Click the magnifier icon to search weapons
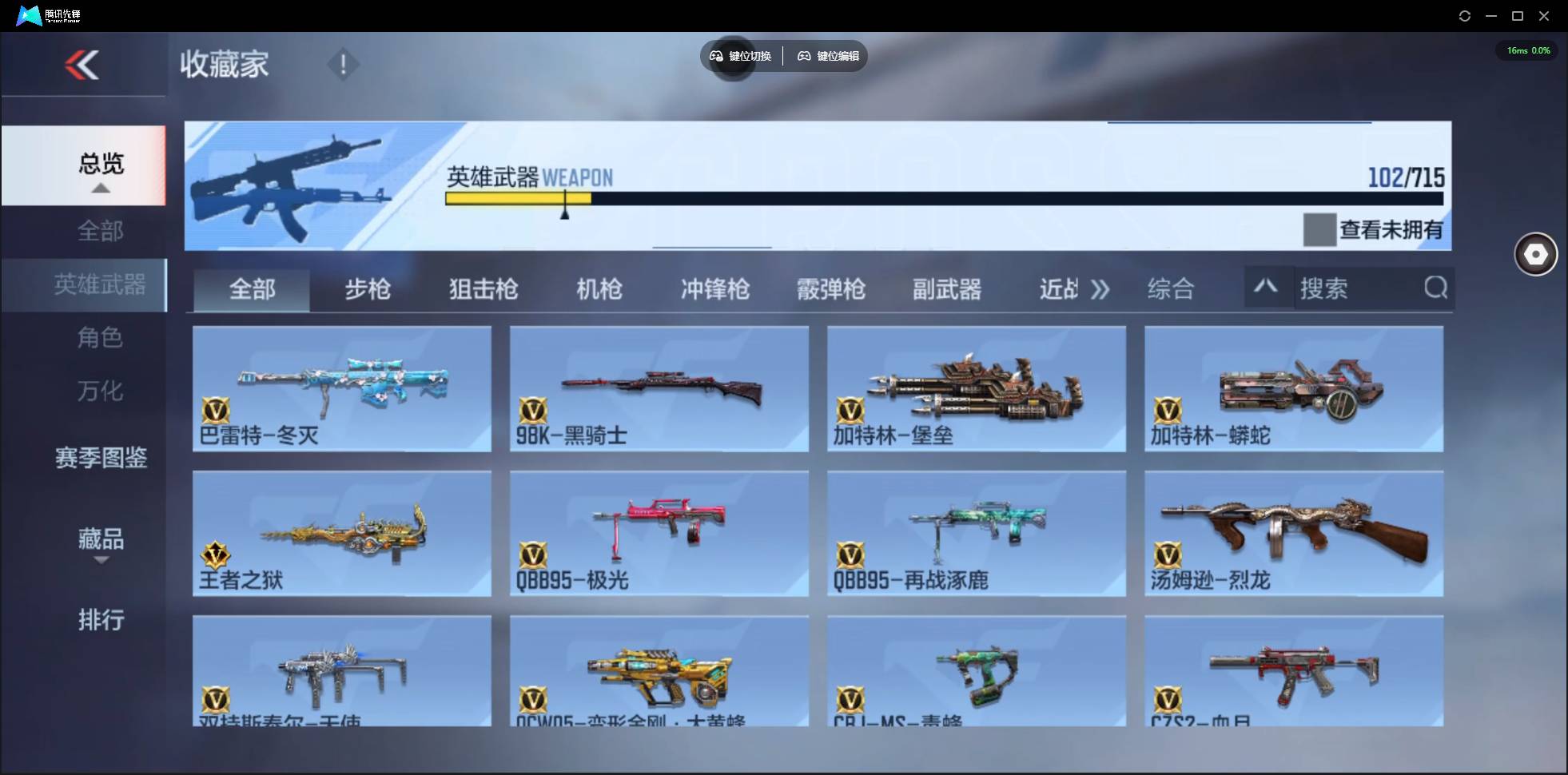This screenshot has height=775, width=1568. coord(1436,288)
